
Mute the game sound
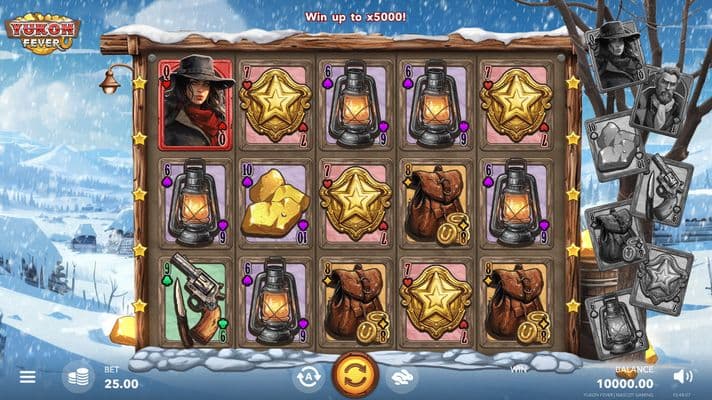tap(684, 376)
